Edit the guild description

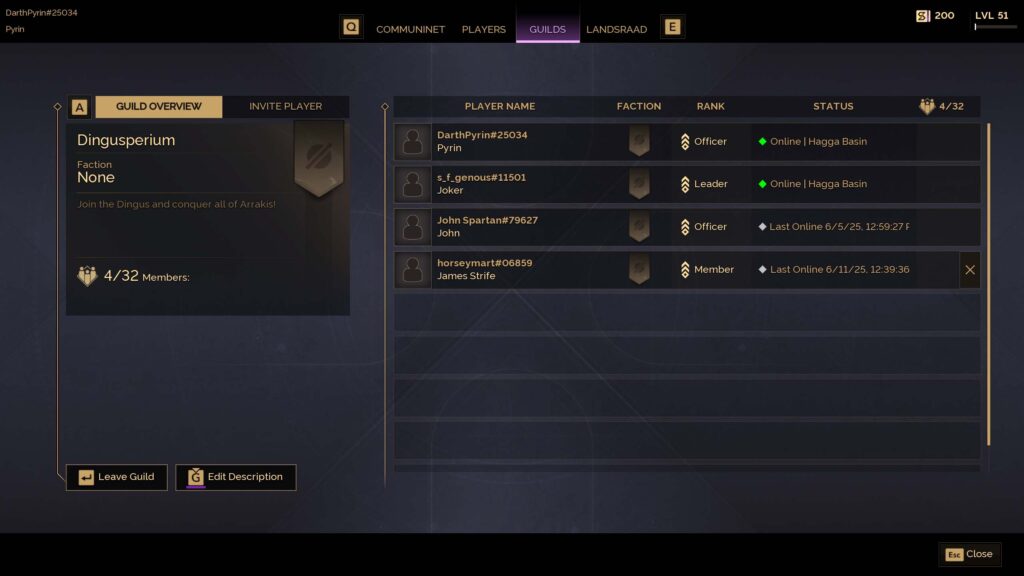(x=236, y=477)
